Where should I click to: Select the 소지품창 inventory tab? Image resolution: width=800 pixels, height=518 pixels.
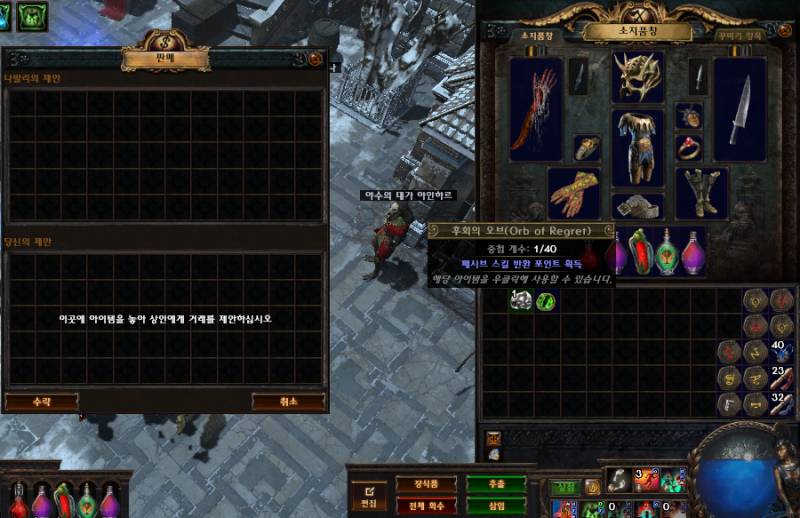pyautogui.click(x=536, y=35)
